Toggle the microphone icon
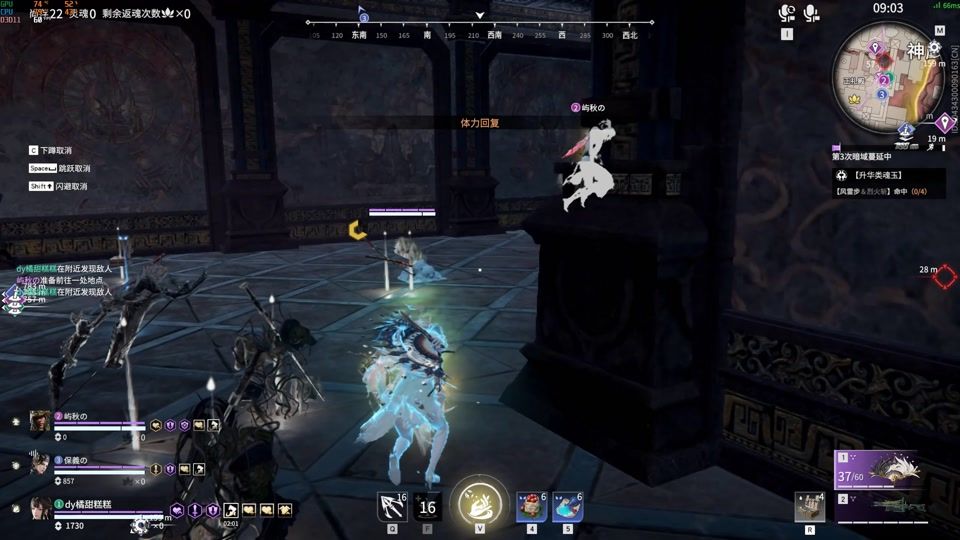The image size is (960, 540). click(x=810, y=12)
